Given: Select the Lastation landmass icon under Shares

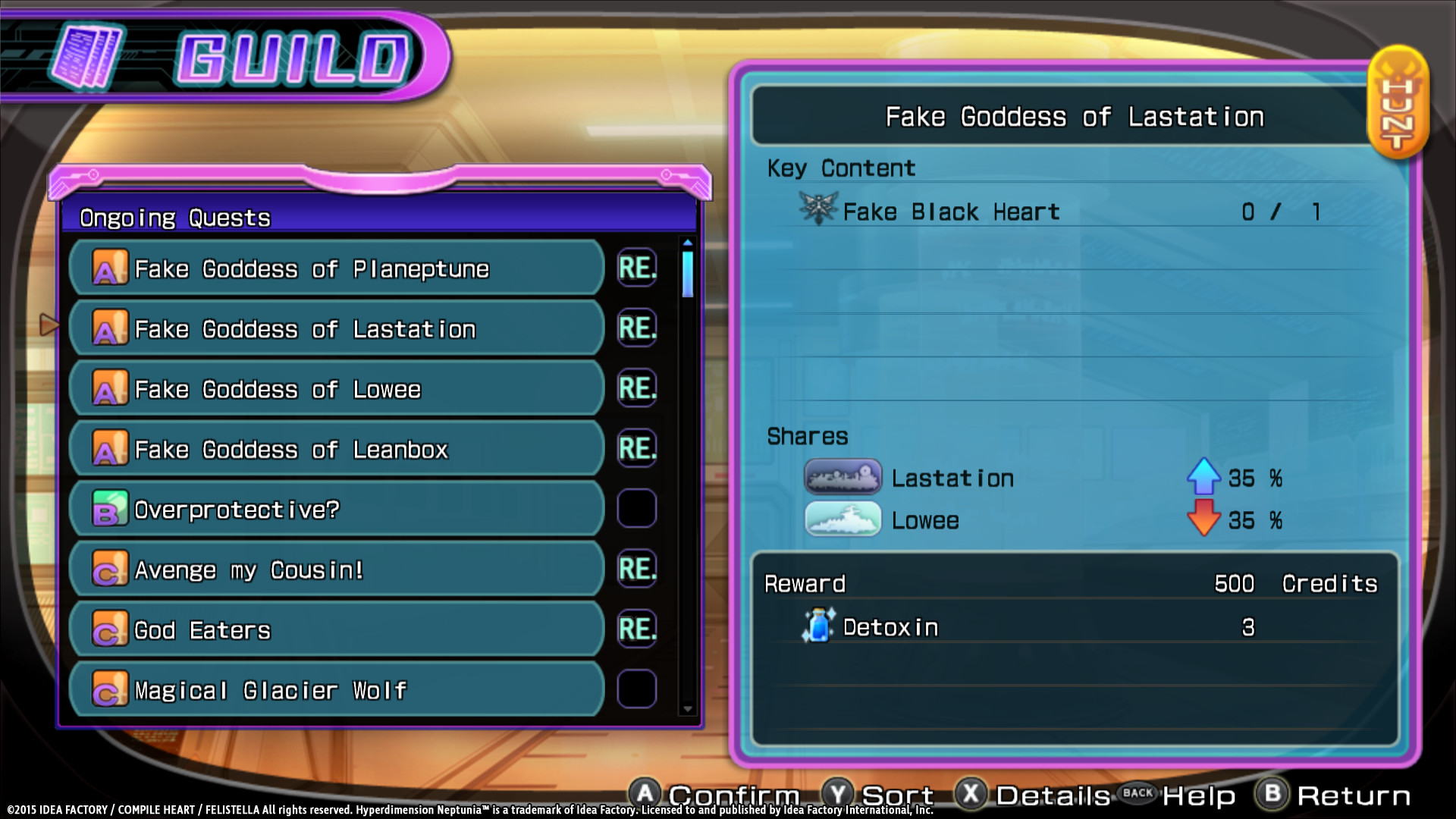Looking at the screenshot, I should click(843, 477).
